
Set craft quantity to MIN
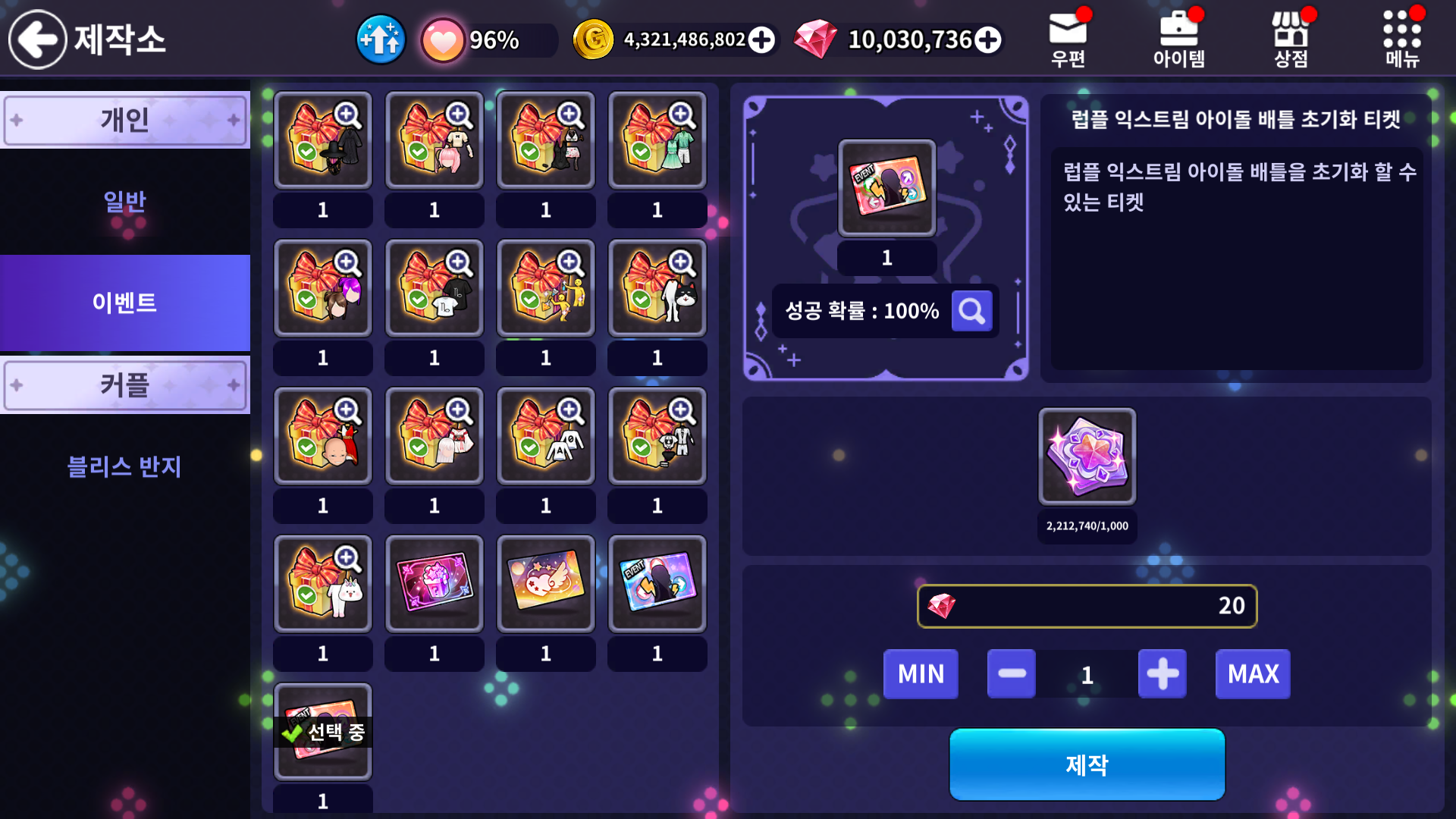pyautogui.click(x=921, y=674)
